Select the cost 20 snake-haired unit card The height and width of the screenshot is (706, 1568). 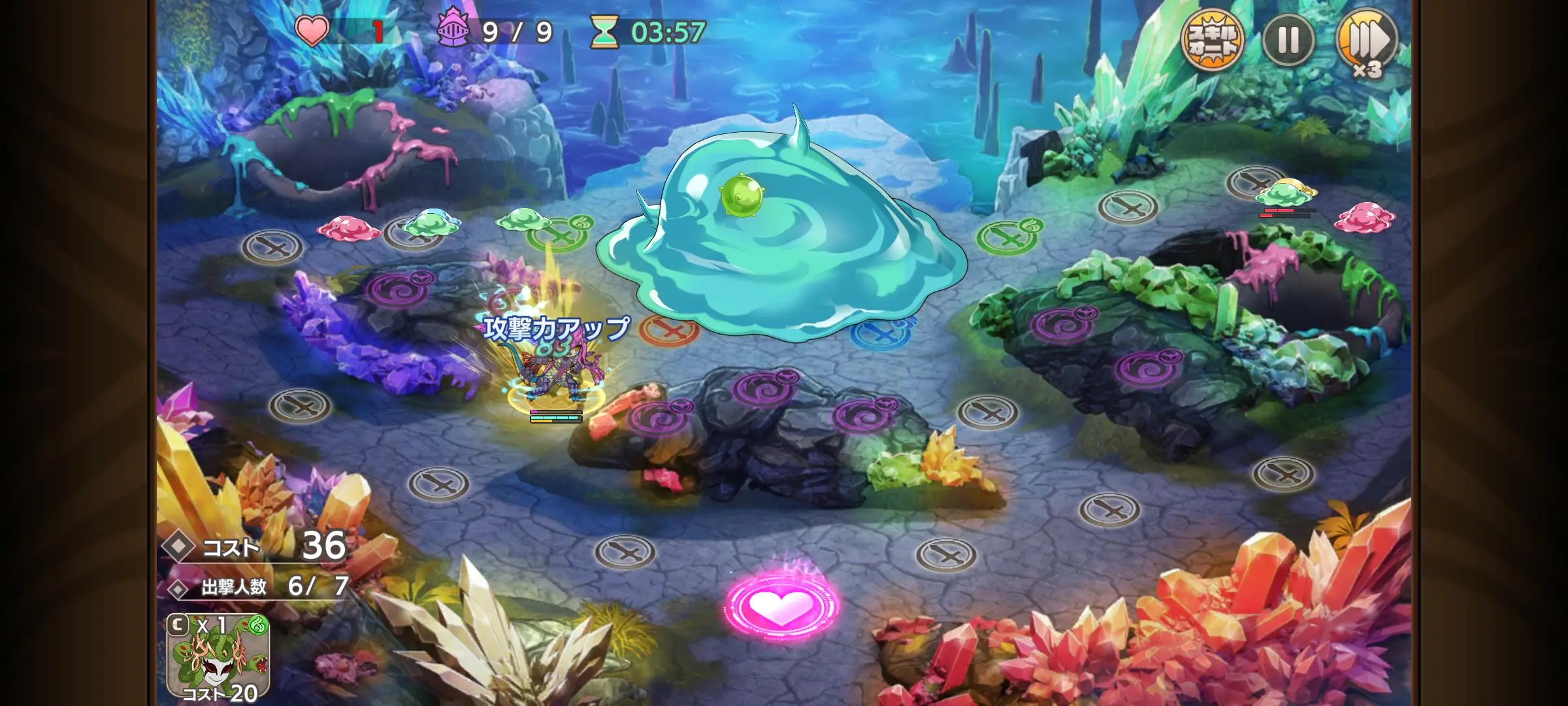tap(218, 657)
